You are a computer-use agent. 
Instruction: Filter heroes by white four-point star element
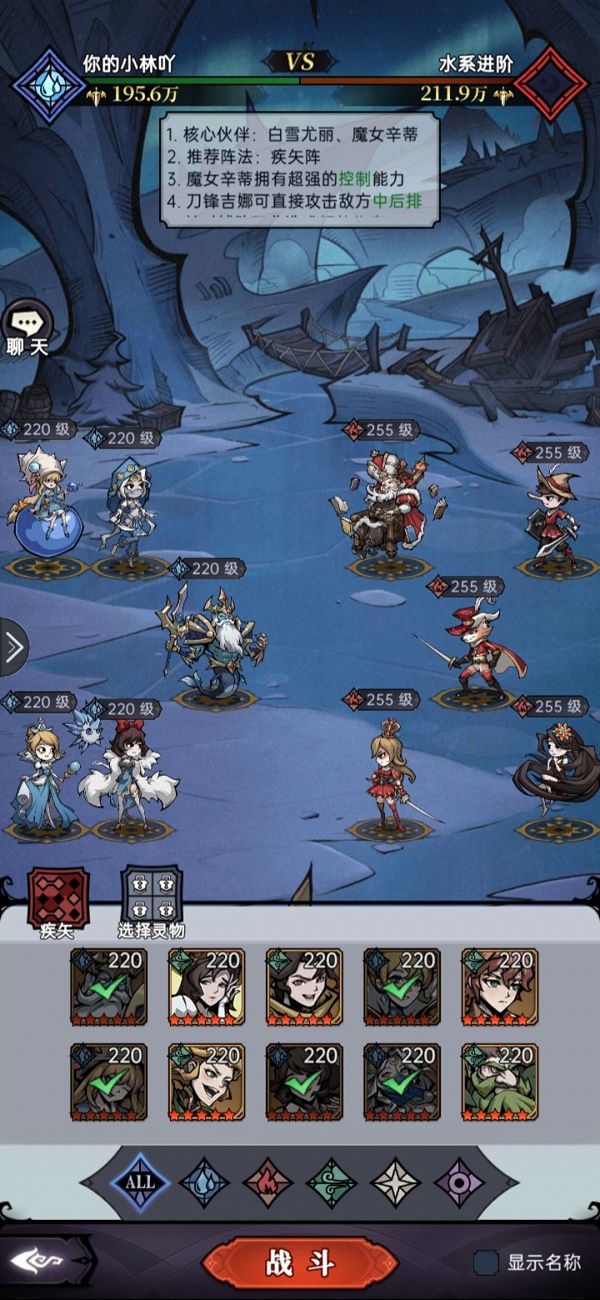pos(396,1181)
